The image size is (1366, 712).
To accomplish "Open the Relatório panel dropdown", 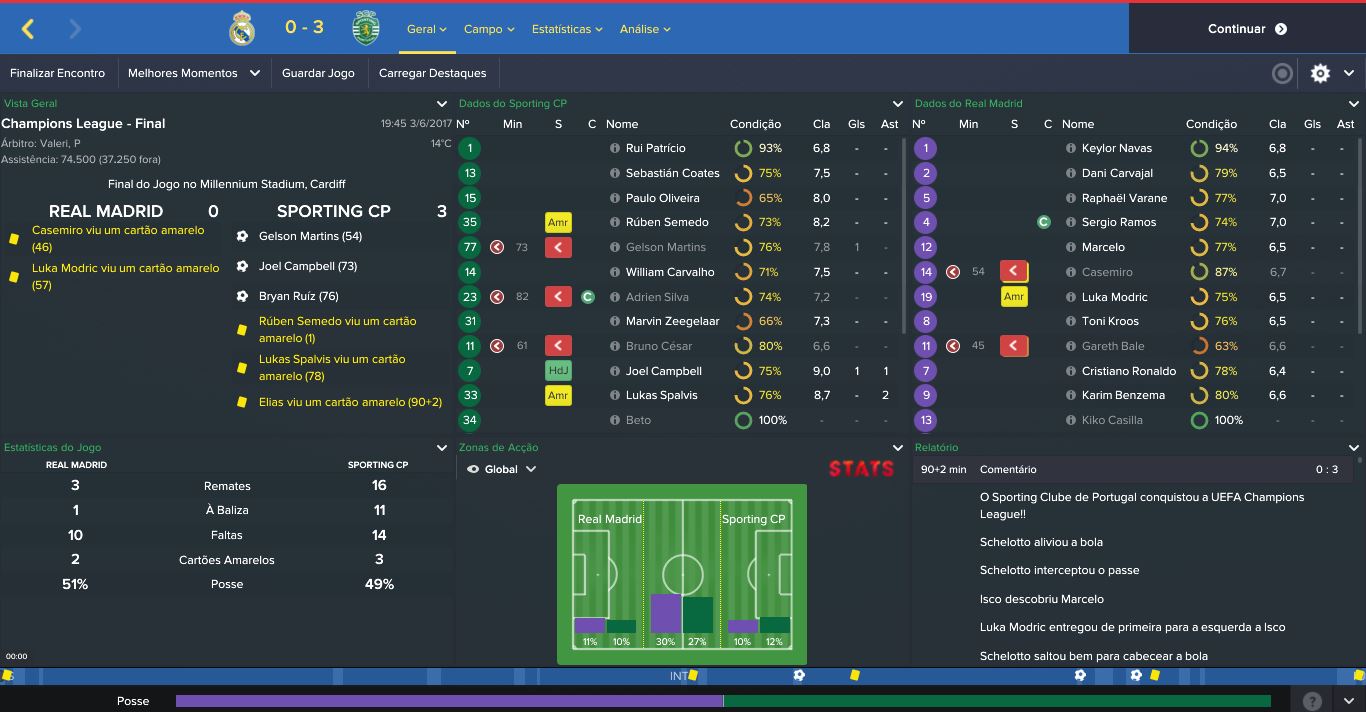I will tap(1354, 448).
